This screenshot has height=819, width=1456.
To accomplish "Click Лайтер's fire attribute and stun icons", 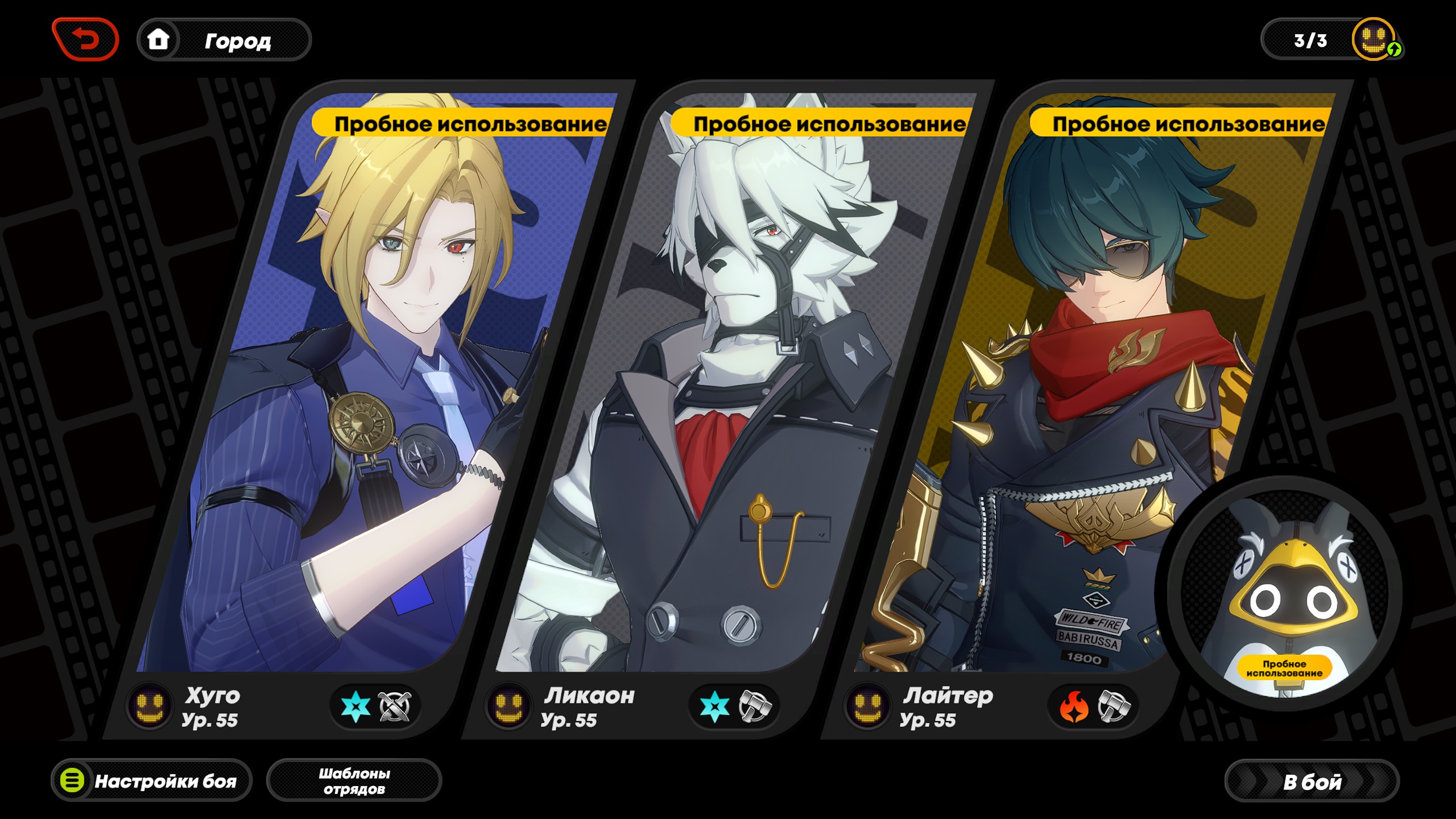I will [1093, 707].
